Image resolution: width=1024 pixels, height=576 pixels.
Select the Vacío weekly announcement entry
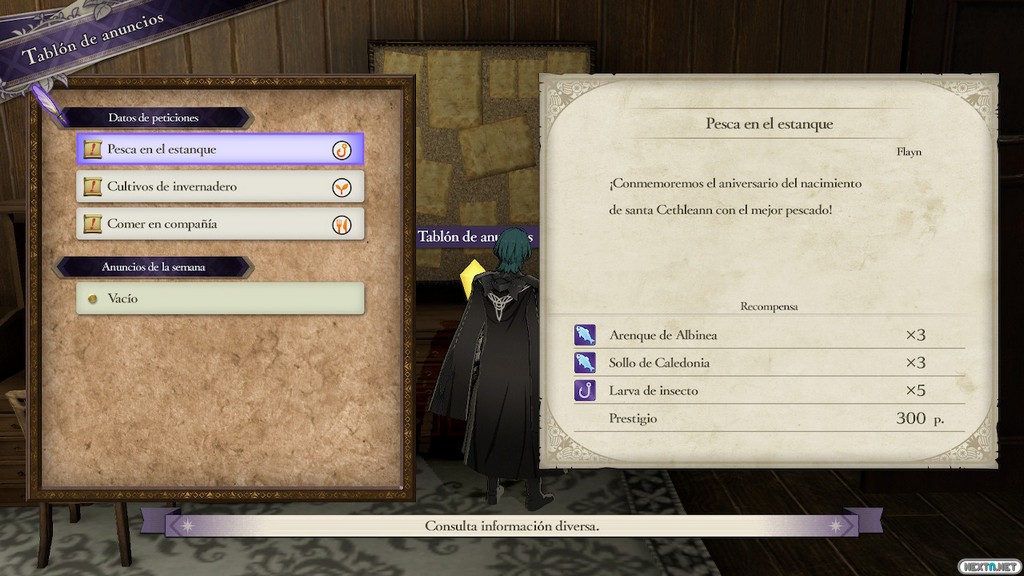pyautogui.click(x=220, y=299)
